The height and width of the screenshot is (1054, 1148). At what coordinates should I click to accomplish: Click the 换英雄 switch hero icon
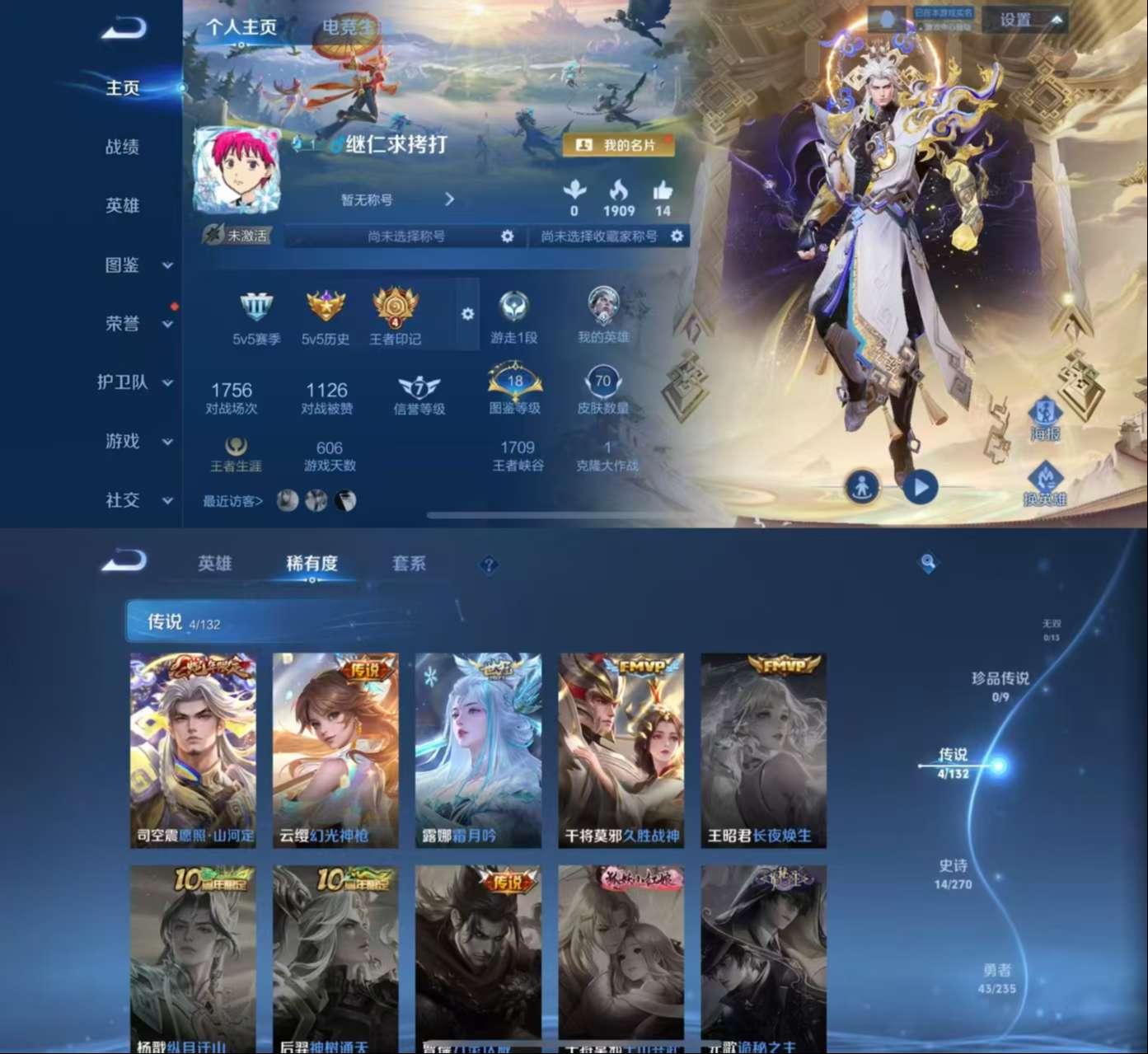(x=1045, y=478)
